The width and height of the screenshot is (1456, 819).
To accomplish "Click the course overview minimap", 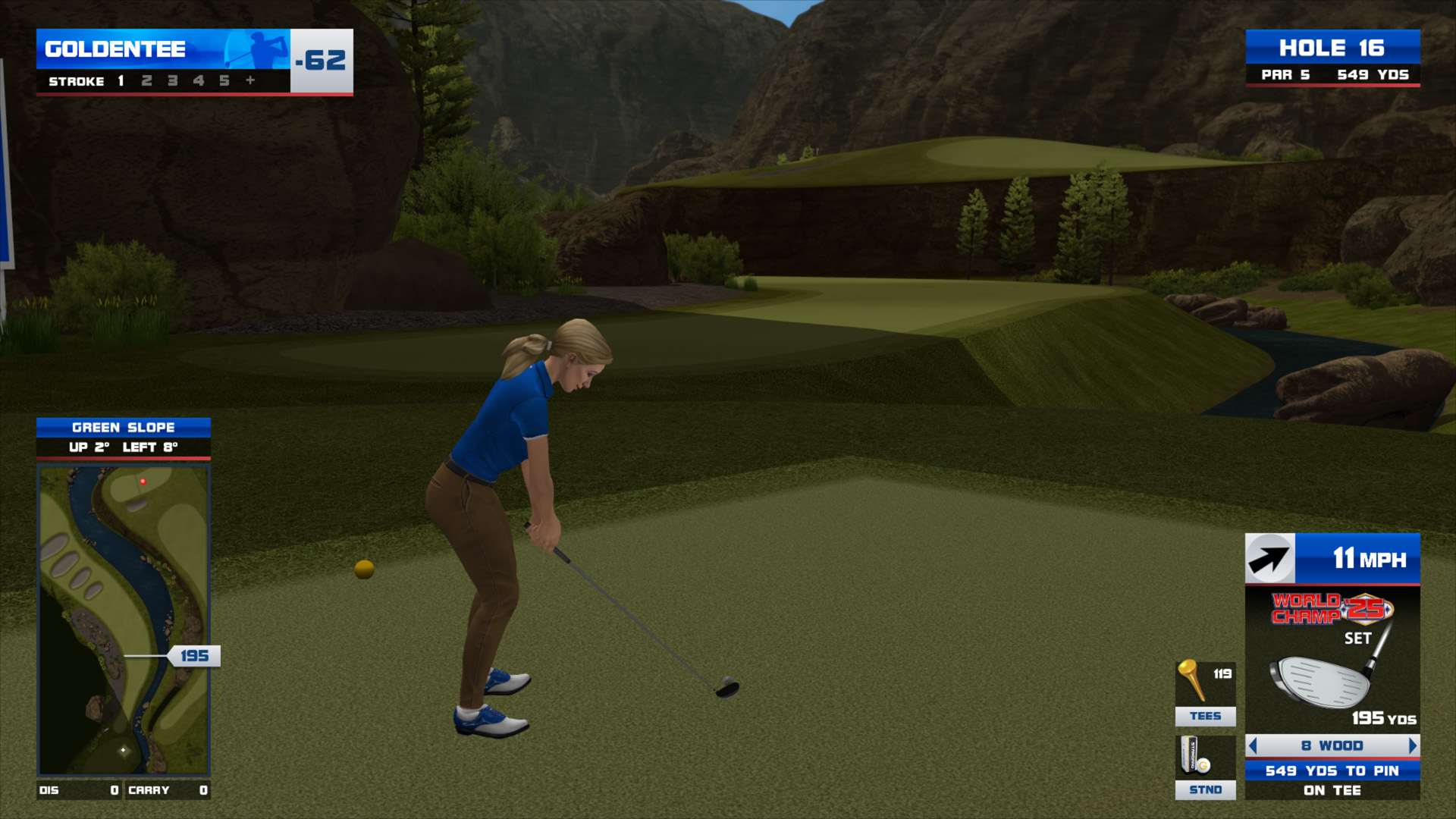I will pos(124,620).
